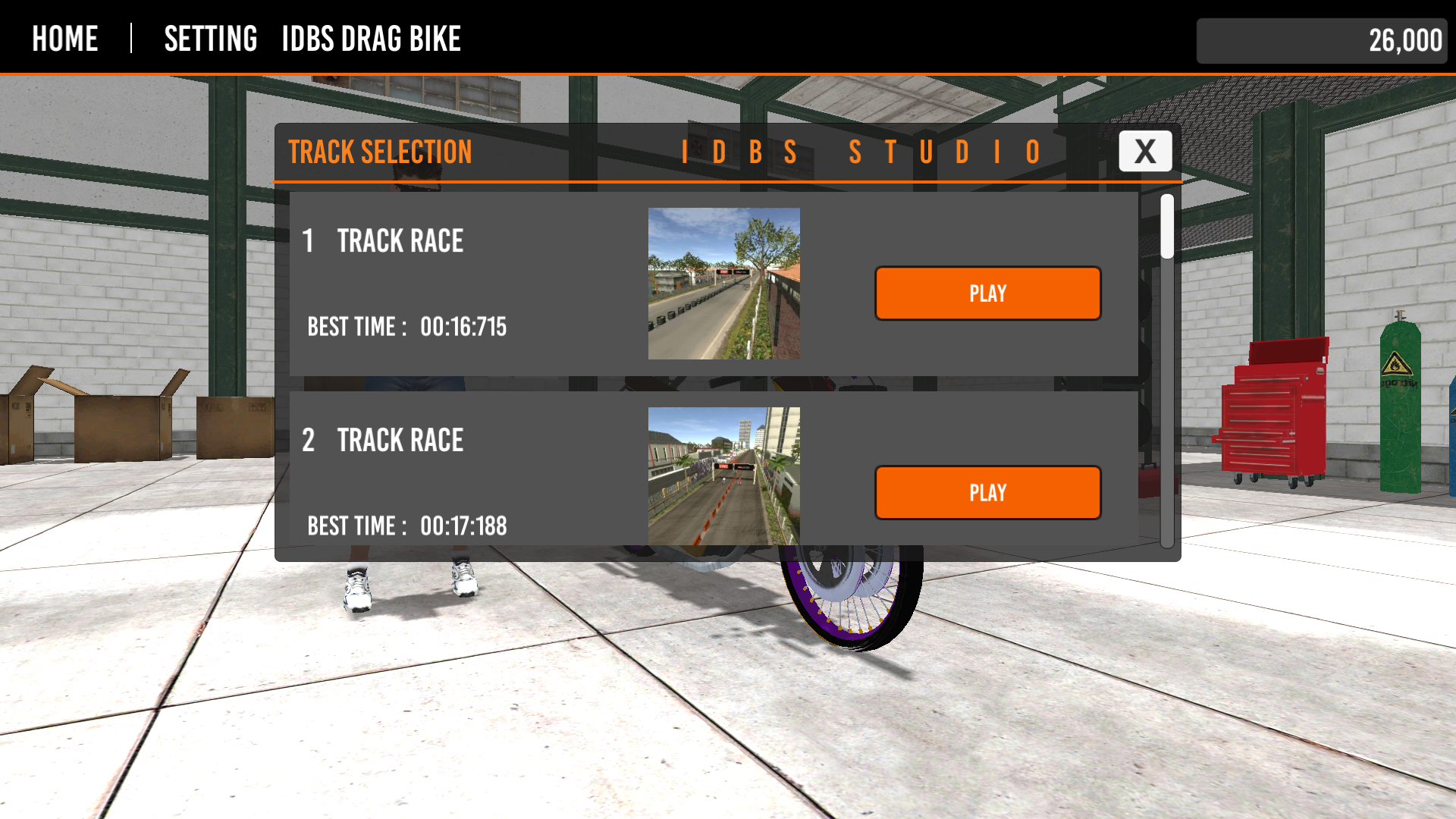Screen dimensions: 1456x819
Task: Click the IDBS STUDIO label
Action: point(861,152)
